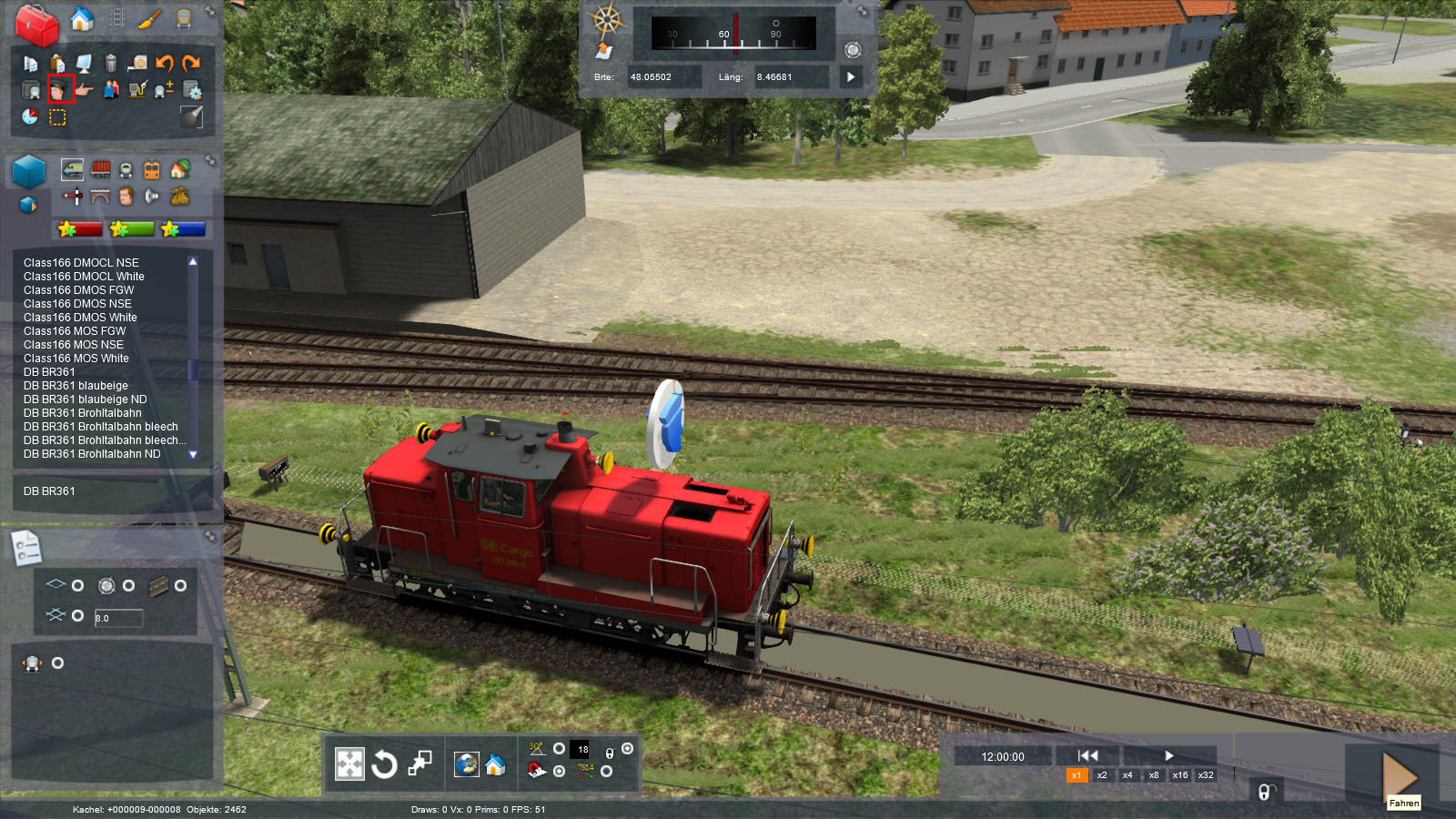Screen dimensions: 1456x819
Task: Choose the x32 time acceleration
Action: click(x=1206, y=775)
